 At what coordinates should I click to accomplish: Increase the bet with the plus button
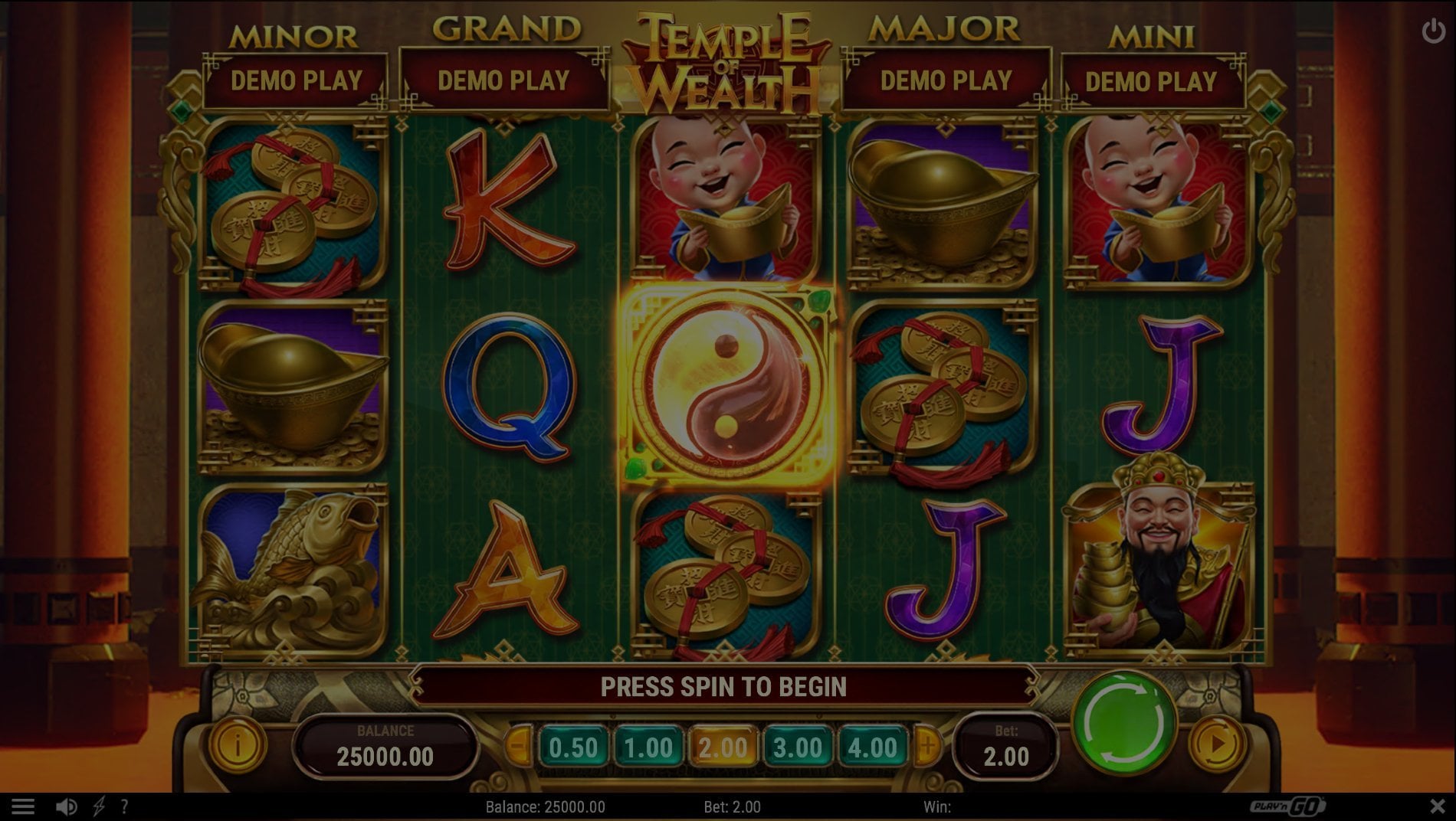[x=927, y=744]
